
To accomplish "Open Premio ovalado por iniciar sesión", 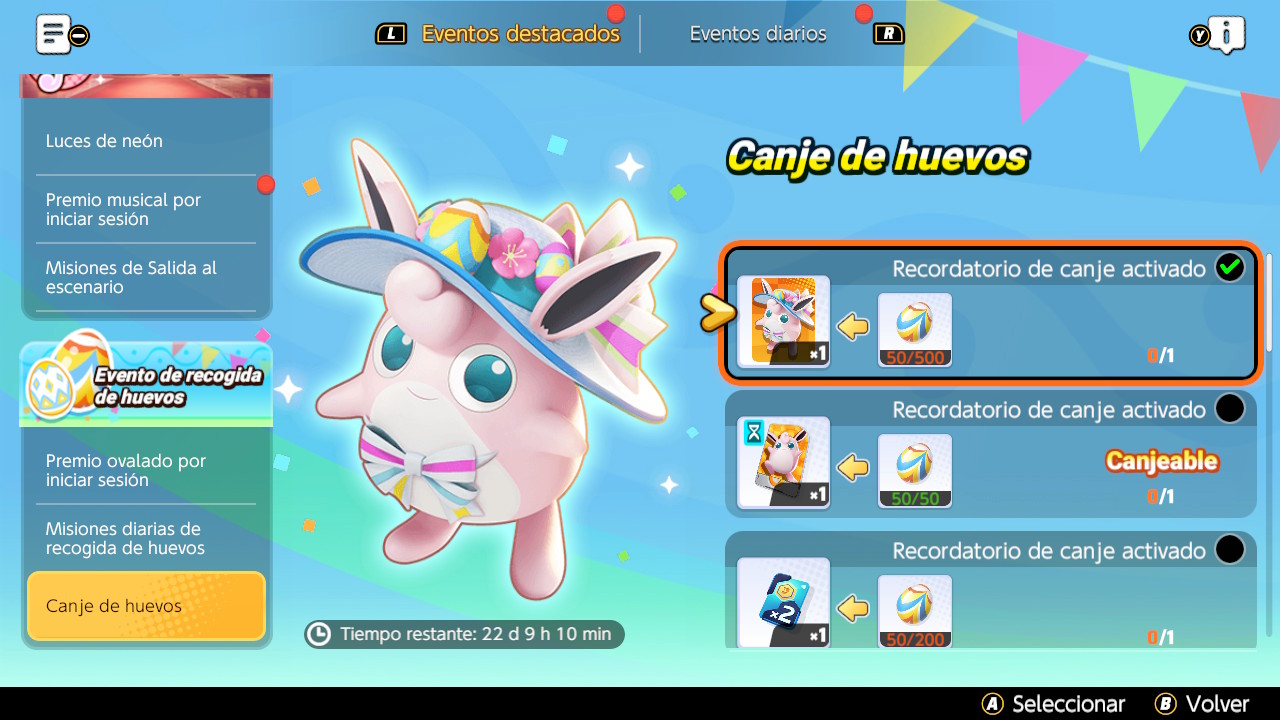I will pos(126,470).
